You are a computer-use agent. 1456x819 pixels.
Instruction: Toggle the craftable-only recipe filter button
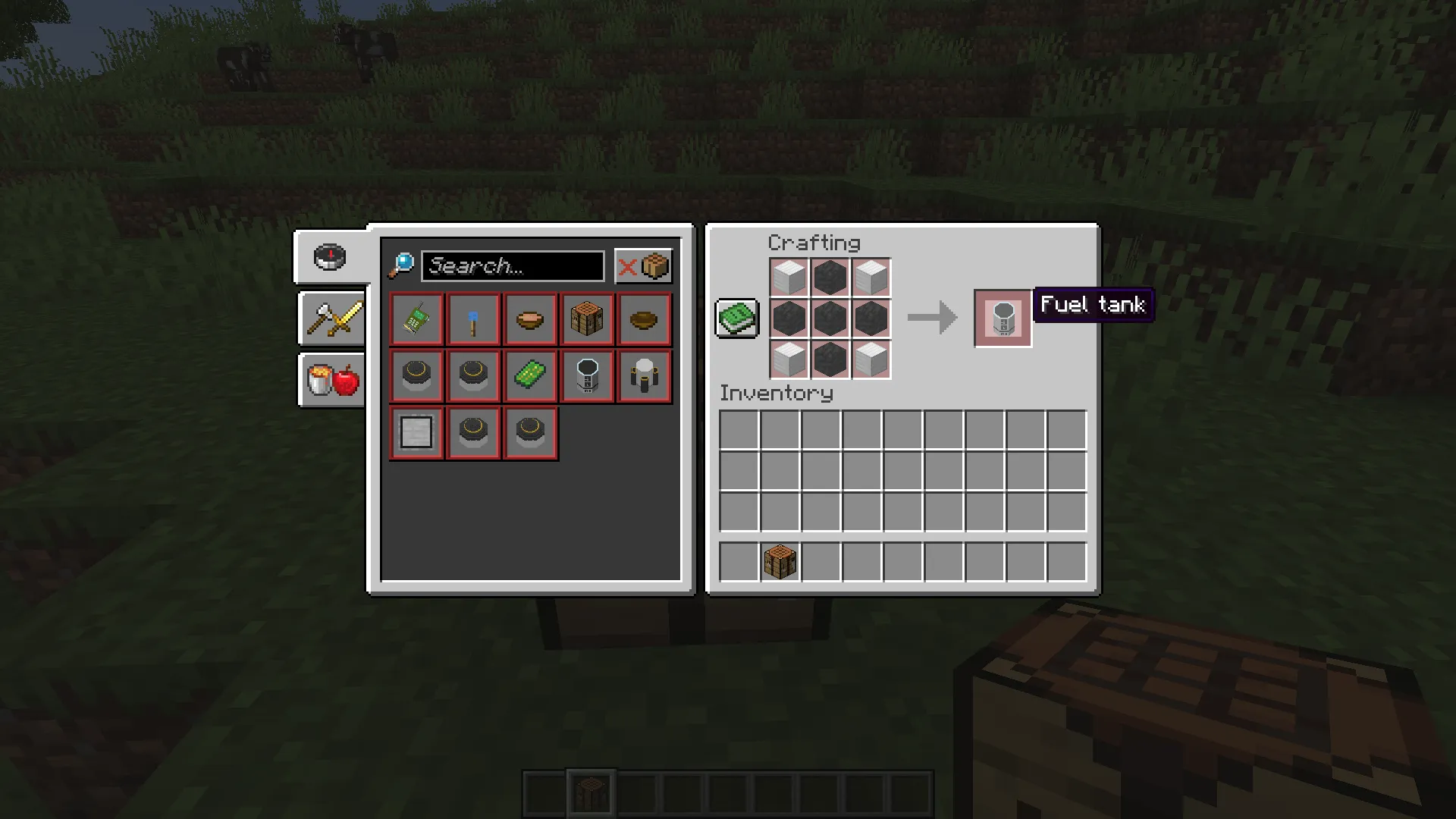(643, 266)
